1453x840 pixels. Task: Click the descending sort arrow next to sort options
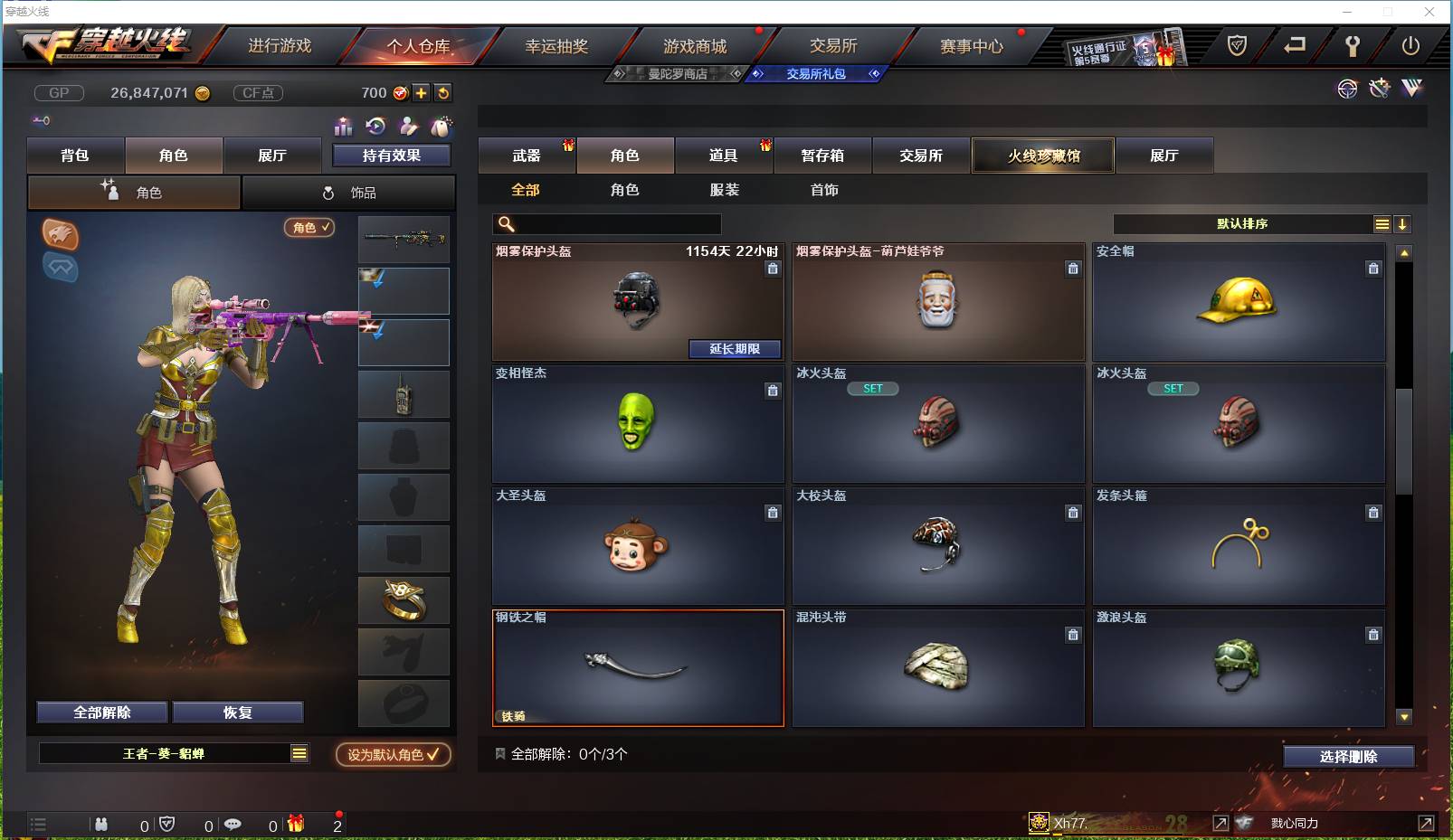tap(1403, 223)
